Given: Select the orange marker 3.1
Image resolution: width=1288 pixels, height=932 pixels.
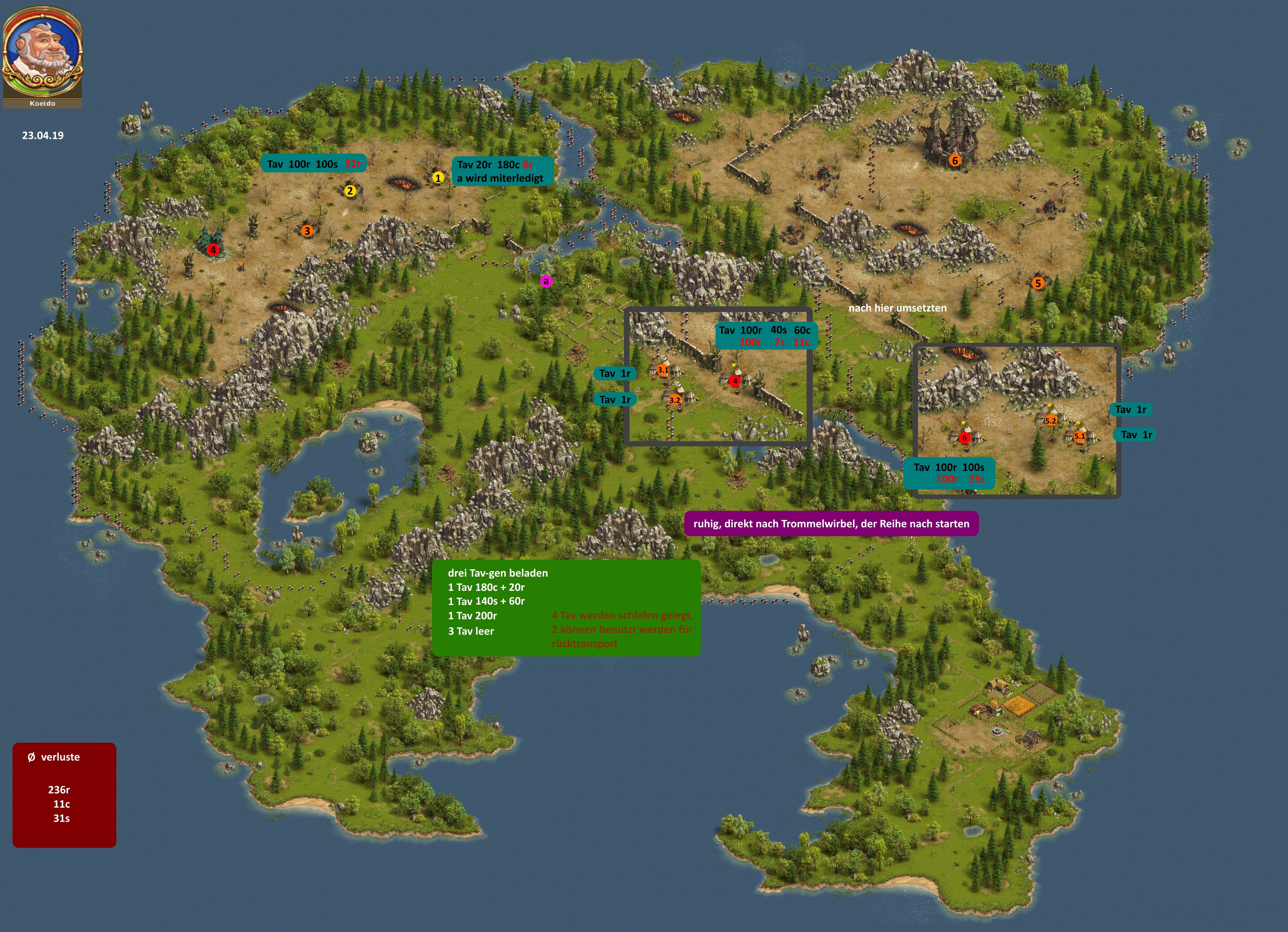Looking at the screenshot, I should (663, 370).
